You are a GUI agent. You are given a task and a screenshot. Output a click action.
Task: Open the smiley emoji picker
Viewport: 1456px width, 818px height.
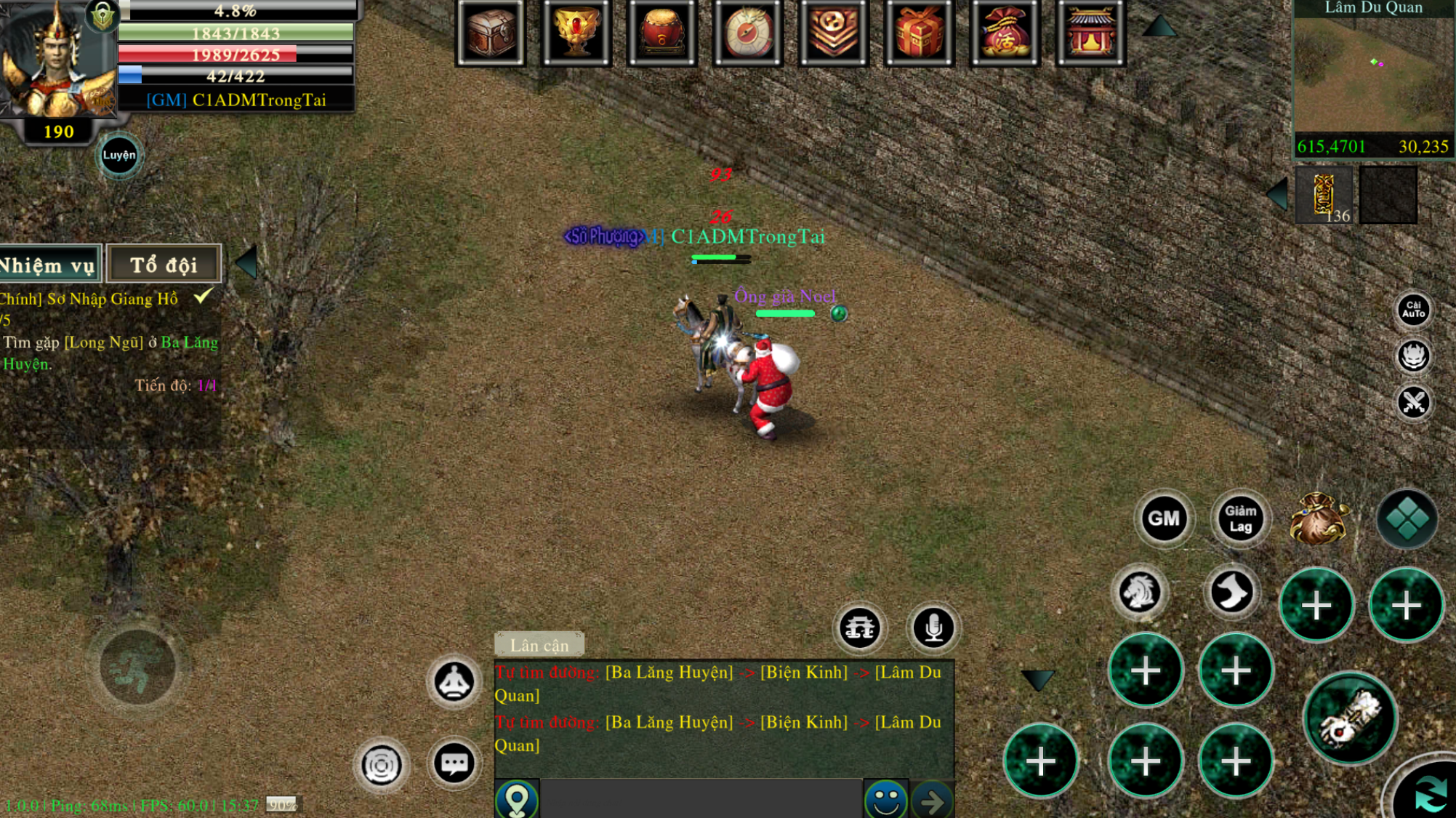click(885, 800)
